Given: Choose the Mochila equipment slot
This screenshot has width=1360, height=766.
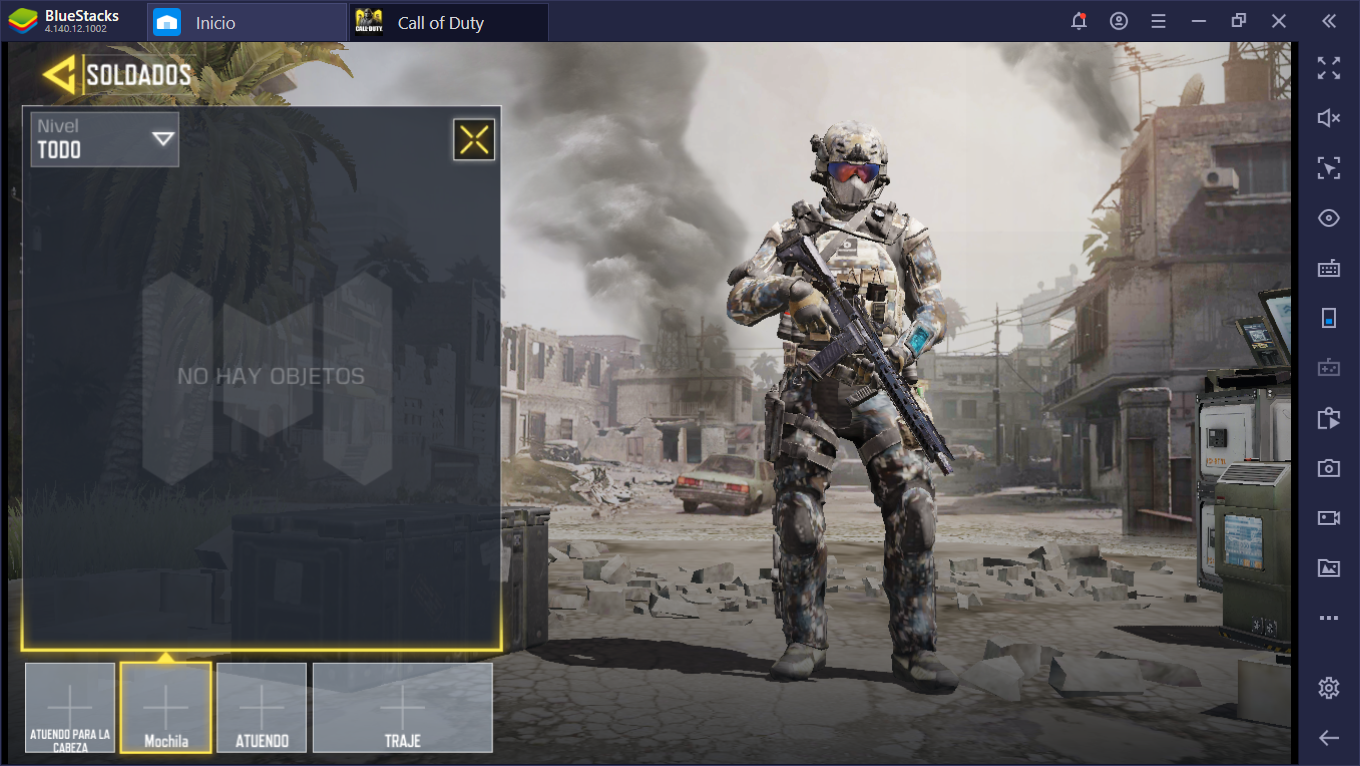Looking at the screenshot, I should (x=166, y=707).
